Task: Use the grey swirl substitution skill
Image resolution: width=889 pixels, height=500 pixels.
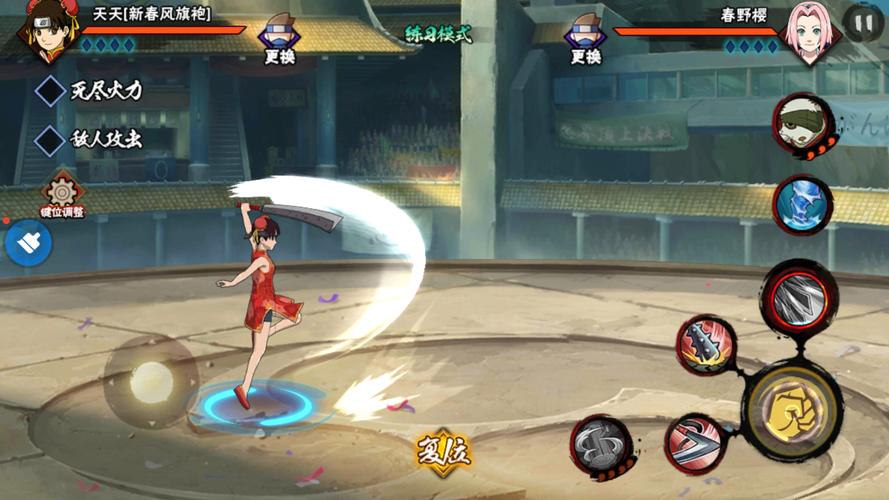Action: (x=601, y=444)
